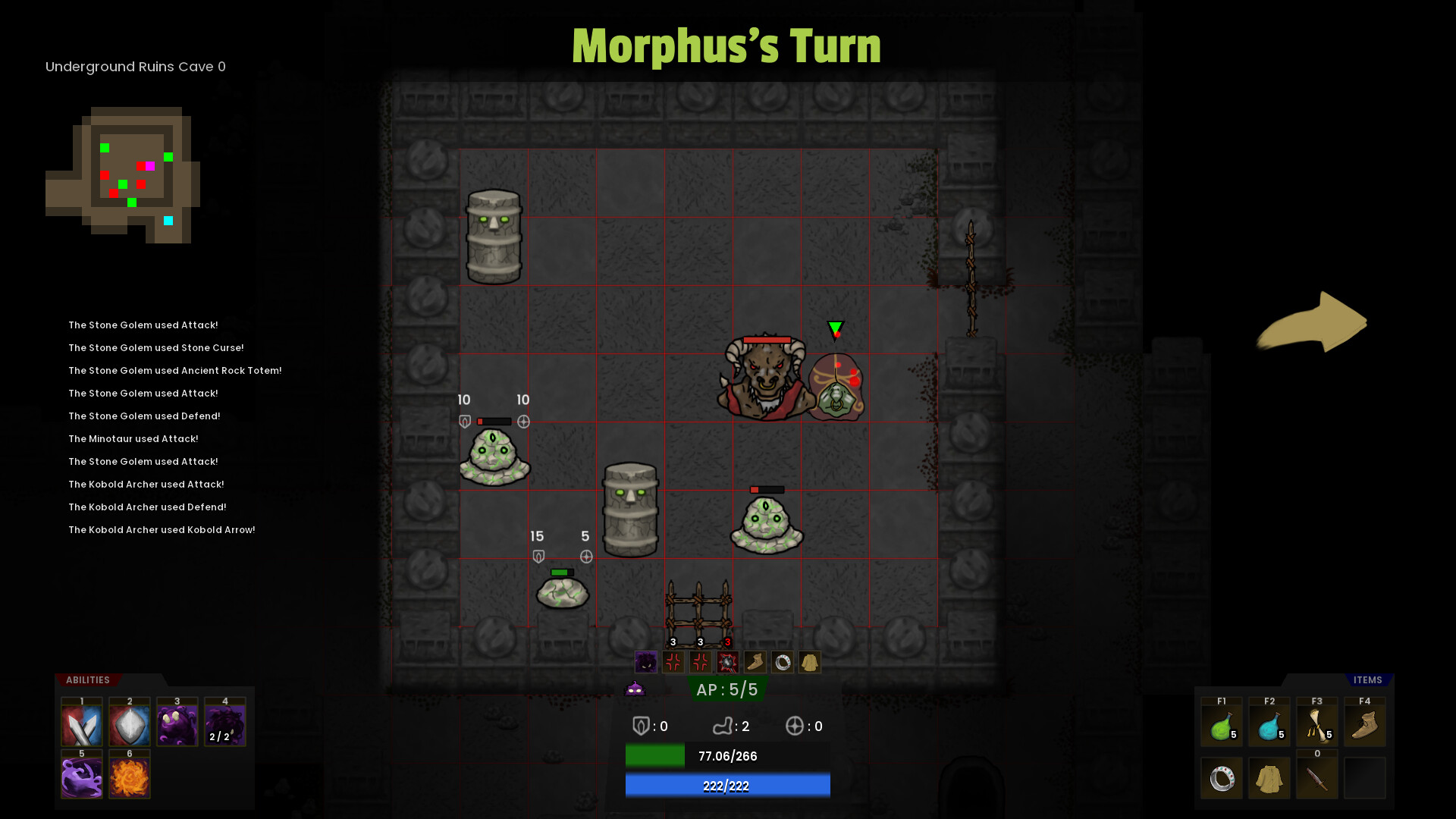Image resolution: width=1456 pixels, height=819 pixels.
Task: Cast ability 6, the fire vortex spell
Action: tap(129, 775)
